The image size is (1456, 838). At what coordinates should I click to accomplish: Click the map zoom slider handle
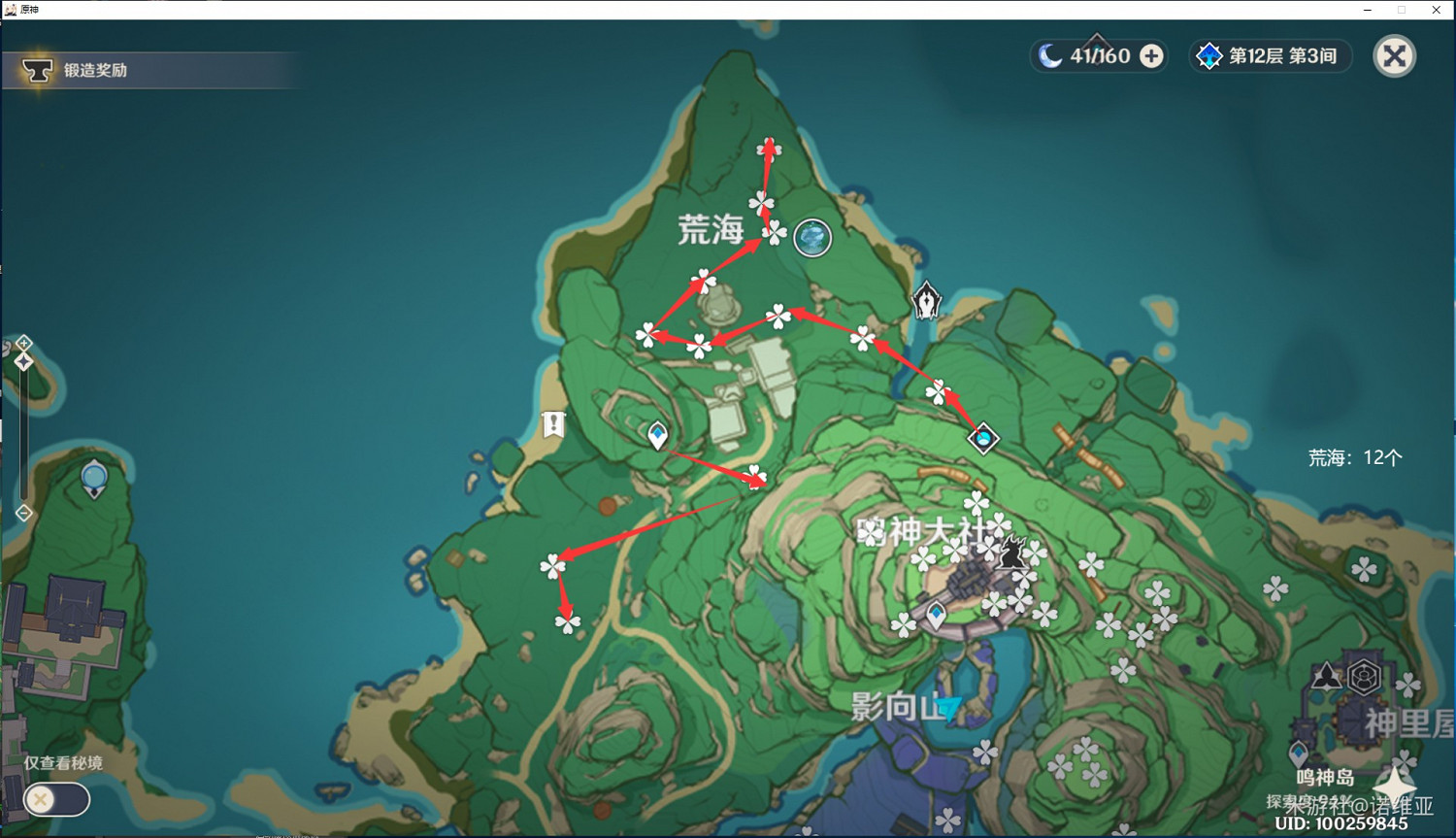(23, 359)
